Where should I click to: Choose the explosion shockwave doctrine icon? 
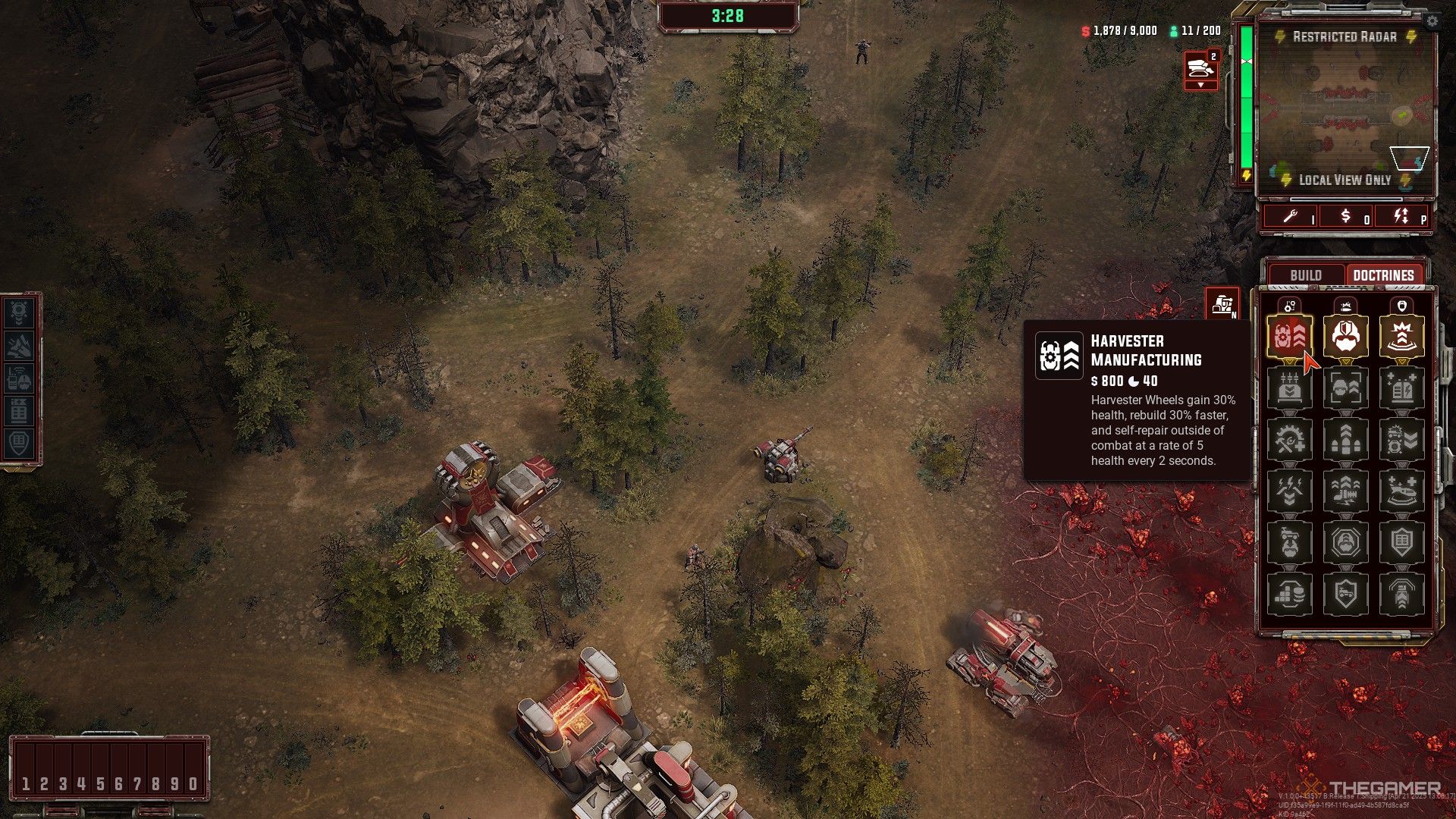tap(1401, 336)
